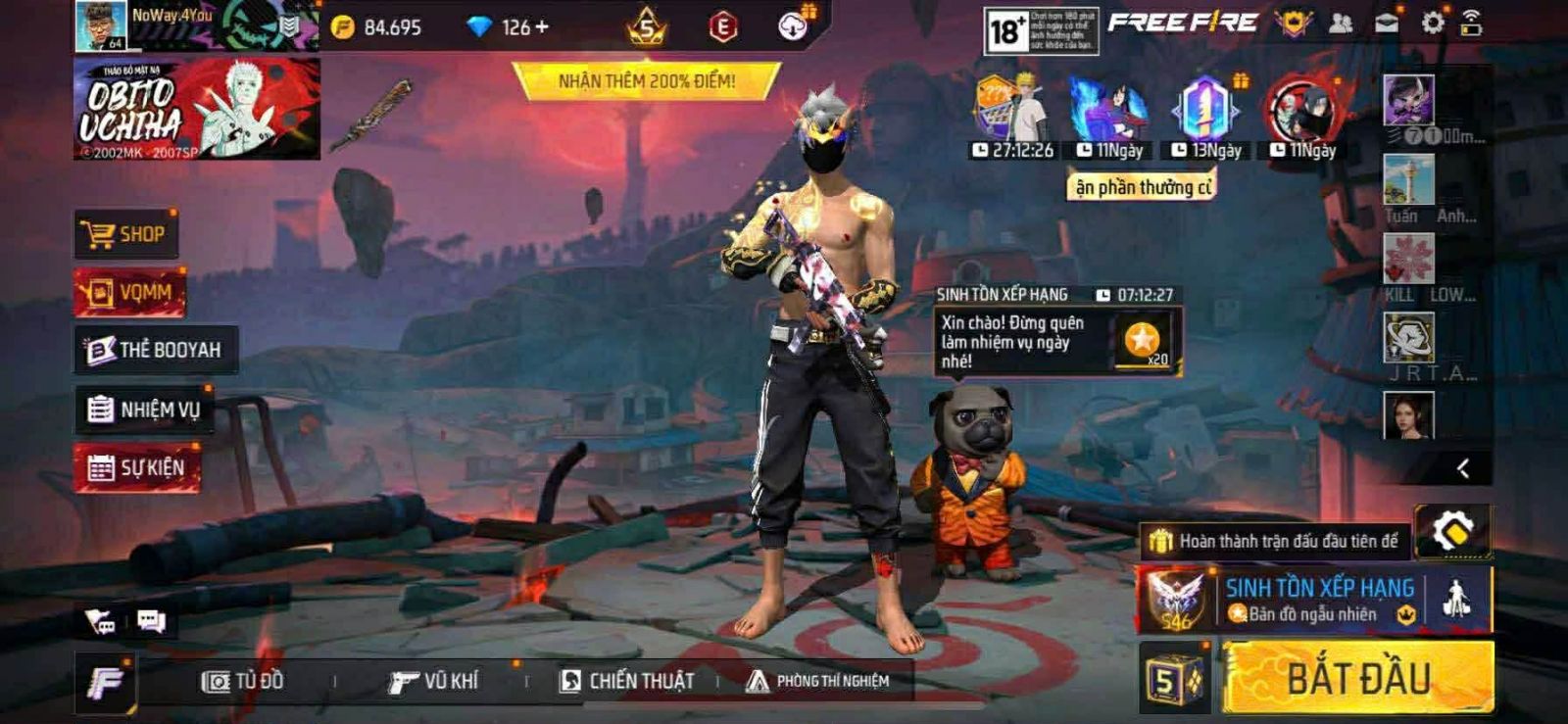Open the chat speech bubble icon
Screen dimensions: 1568x724
point(151,621)
